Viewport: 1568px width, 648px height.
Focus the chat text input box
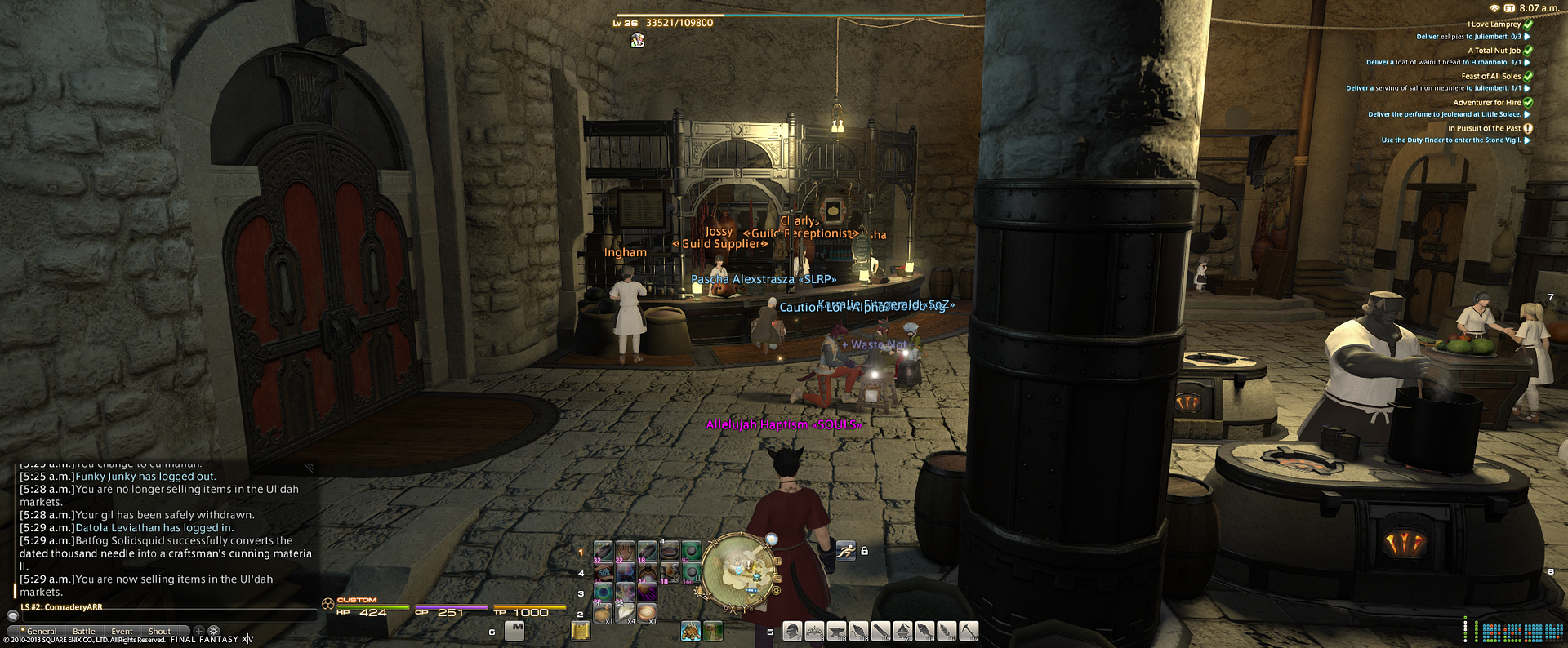pyautogui.click(x=163, y=616)
